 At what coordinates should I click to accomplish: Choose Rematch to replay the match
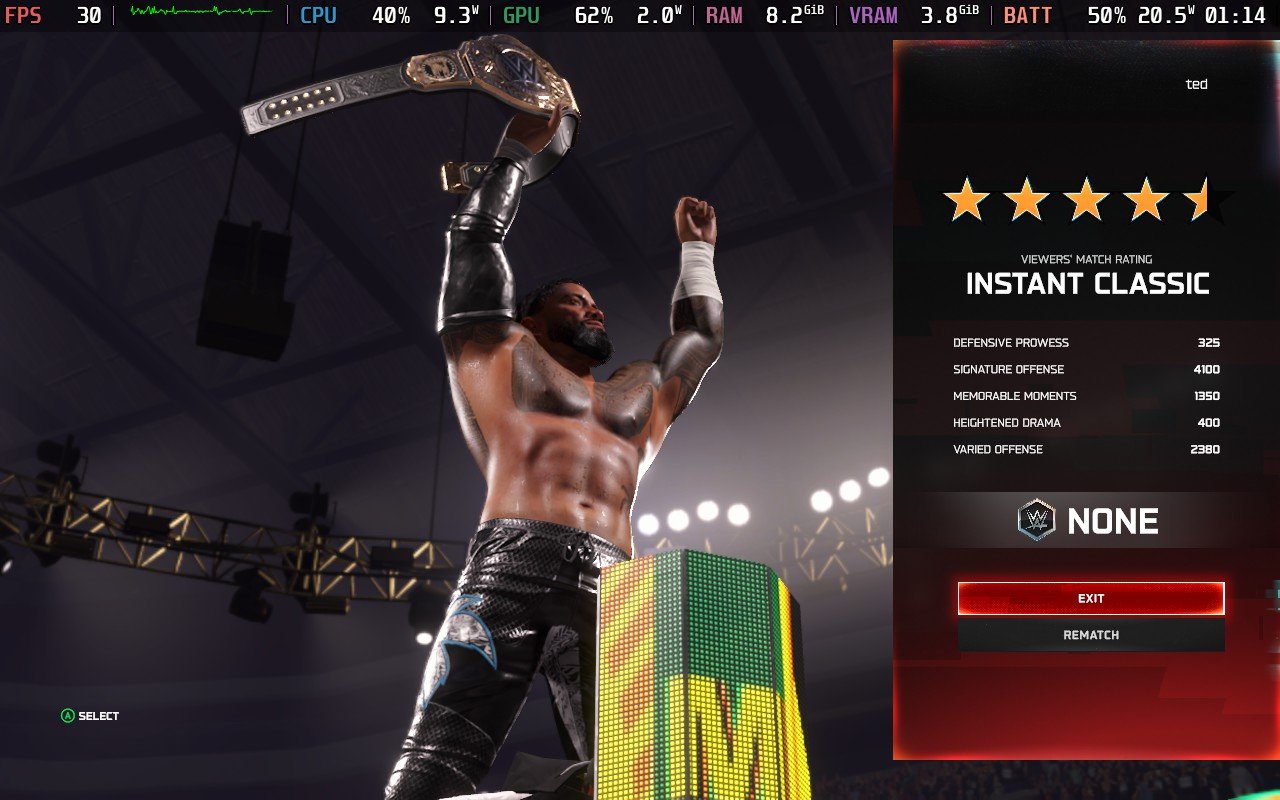click(1090, 635)
